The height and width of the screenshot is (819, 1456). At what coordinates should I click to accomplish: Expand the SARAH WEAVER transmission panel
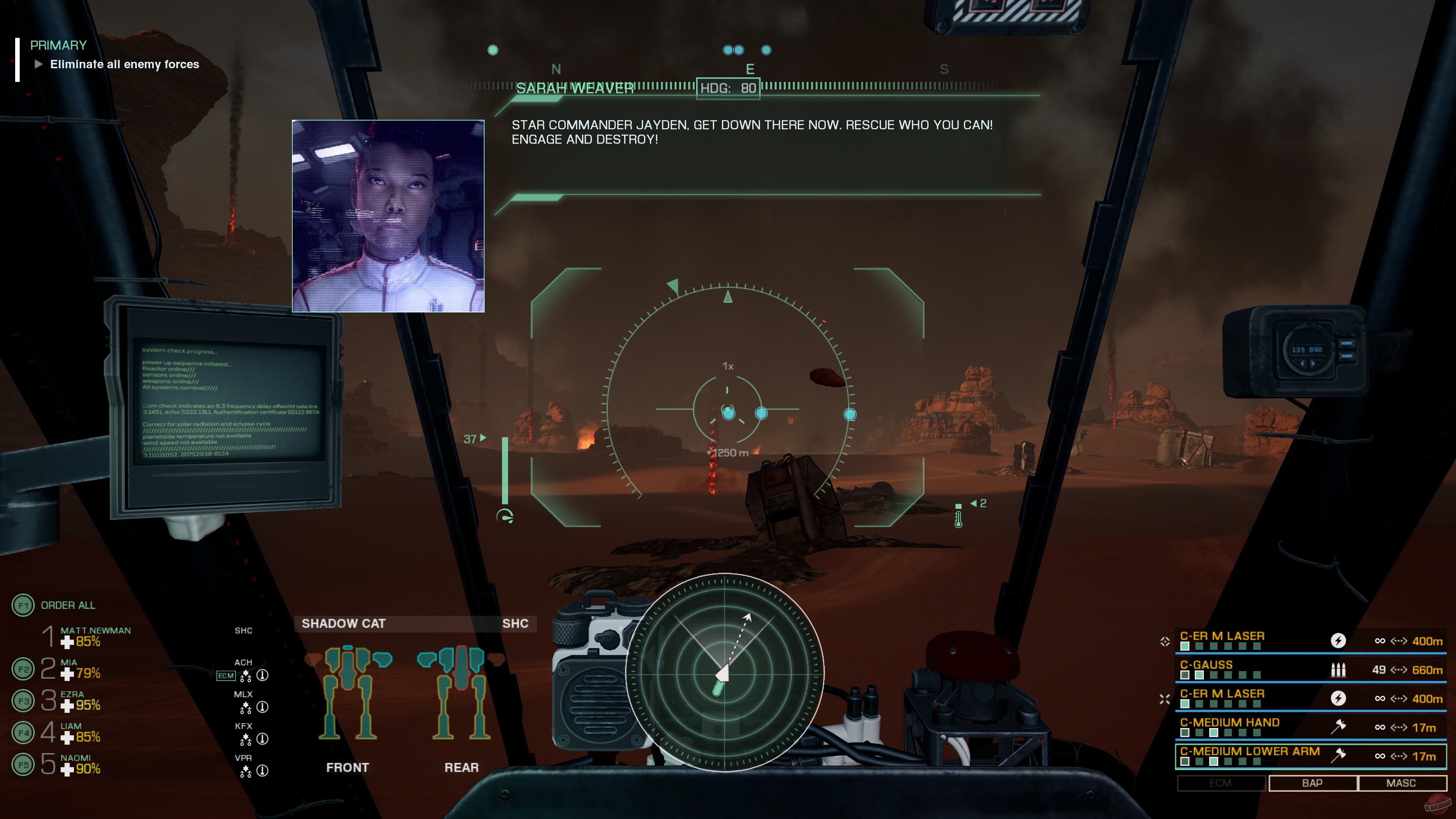[x=575, y=89]
